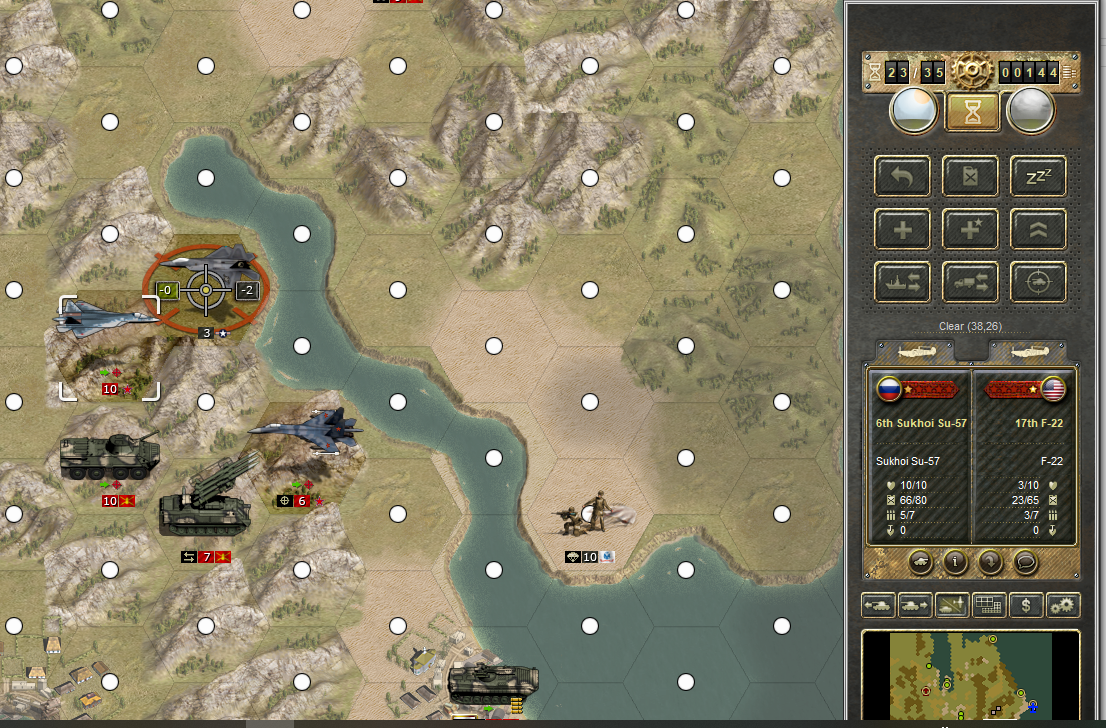
Task: Open options with the double-gear button
Action: pyautogui.click(x=1062, y=605)
